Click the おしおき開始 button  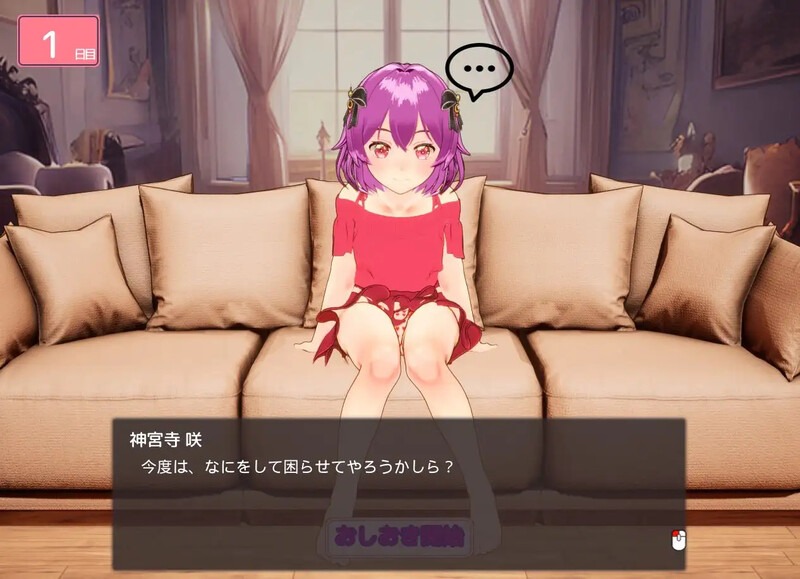click(399, 537)
